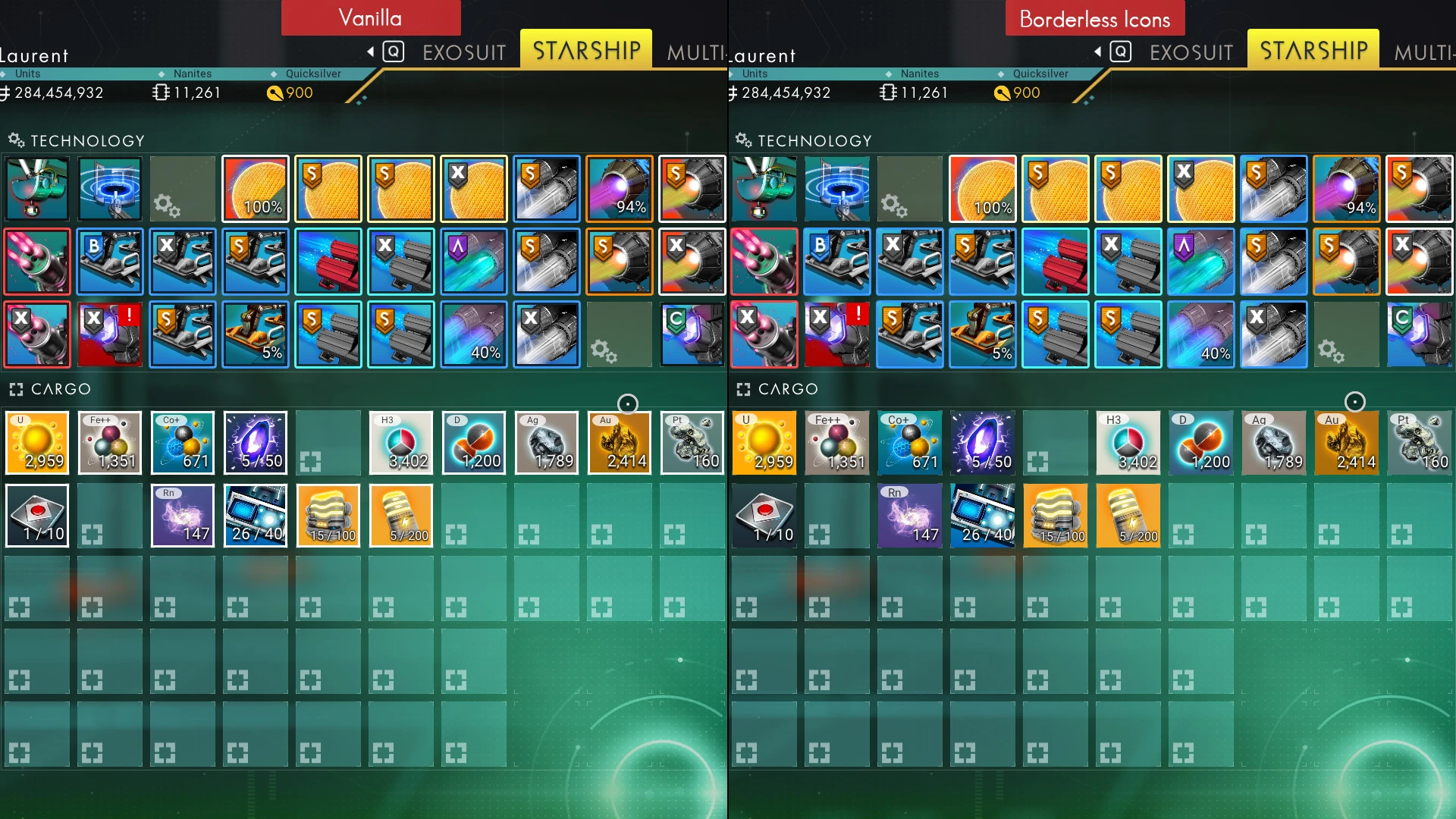Select the 26/40 item in Vanilla cargo
The width and height of the screenshot is (1456, 819).
tap(256, 516)
